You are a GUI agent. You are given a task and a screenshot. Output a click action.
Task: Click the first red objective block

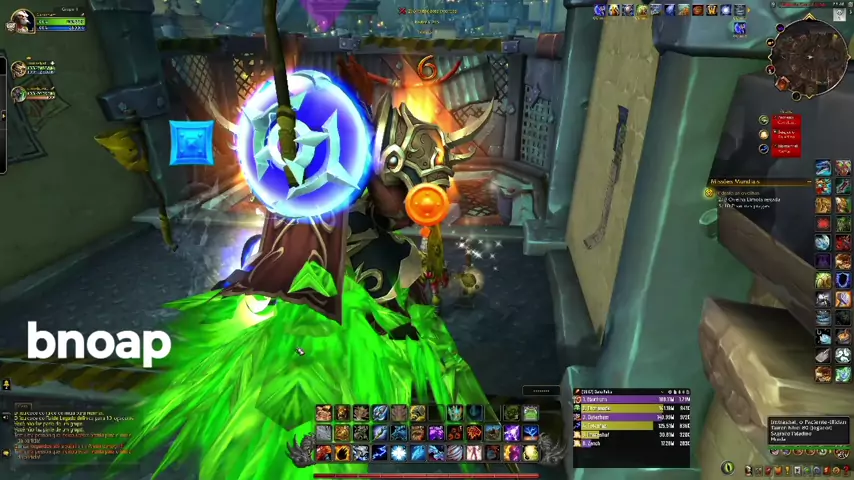click(787, 121)
